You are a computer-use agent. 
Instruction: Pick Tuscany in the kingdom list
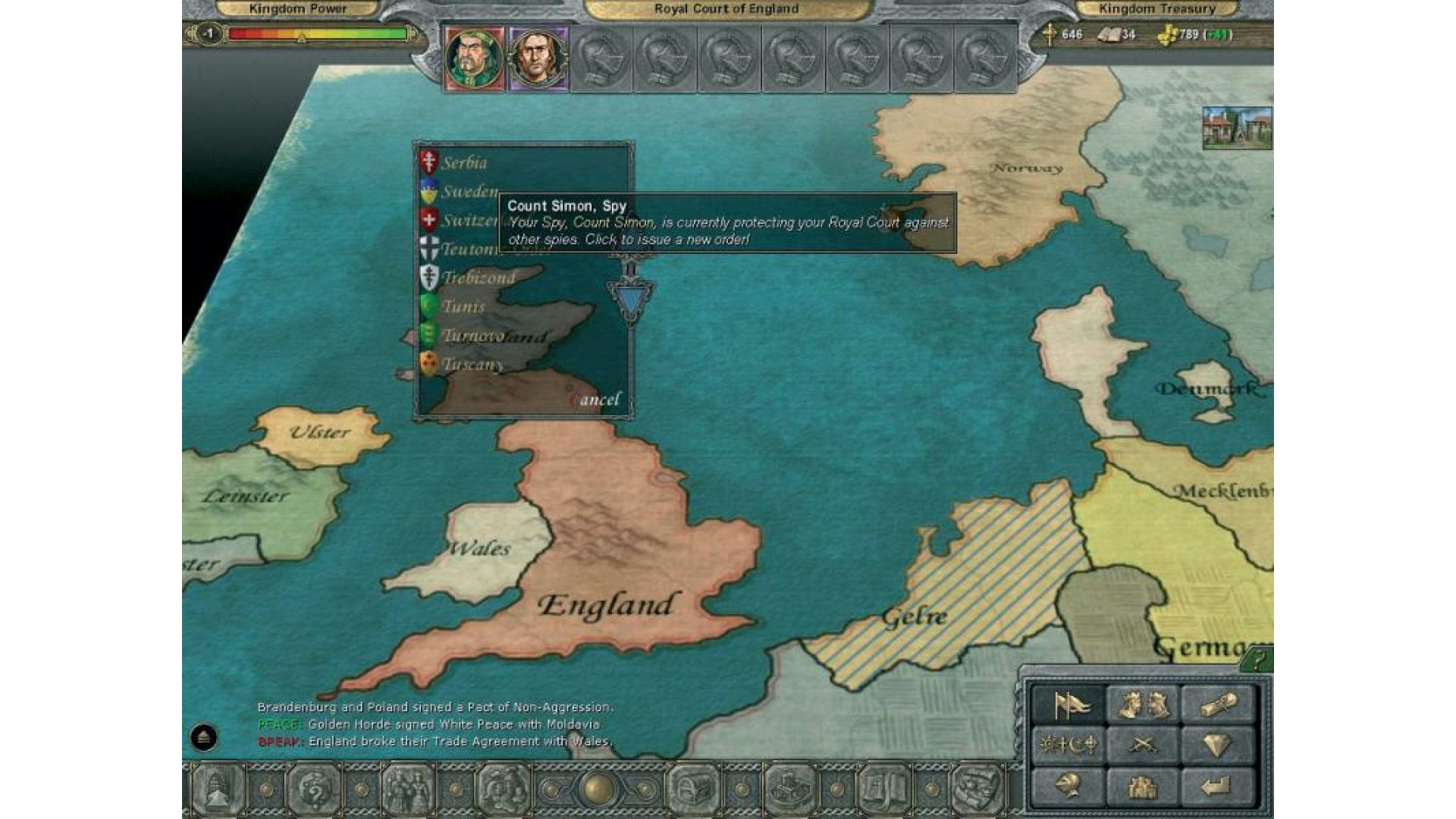tap(472, 365)
